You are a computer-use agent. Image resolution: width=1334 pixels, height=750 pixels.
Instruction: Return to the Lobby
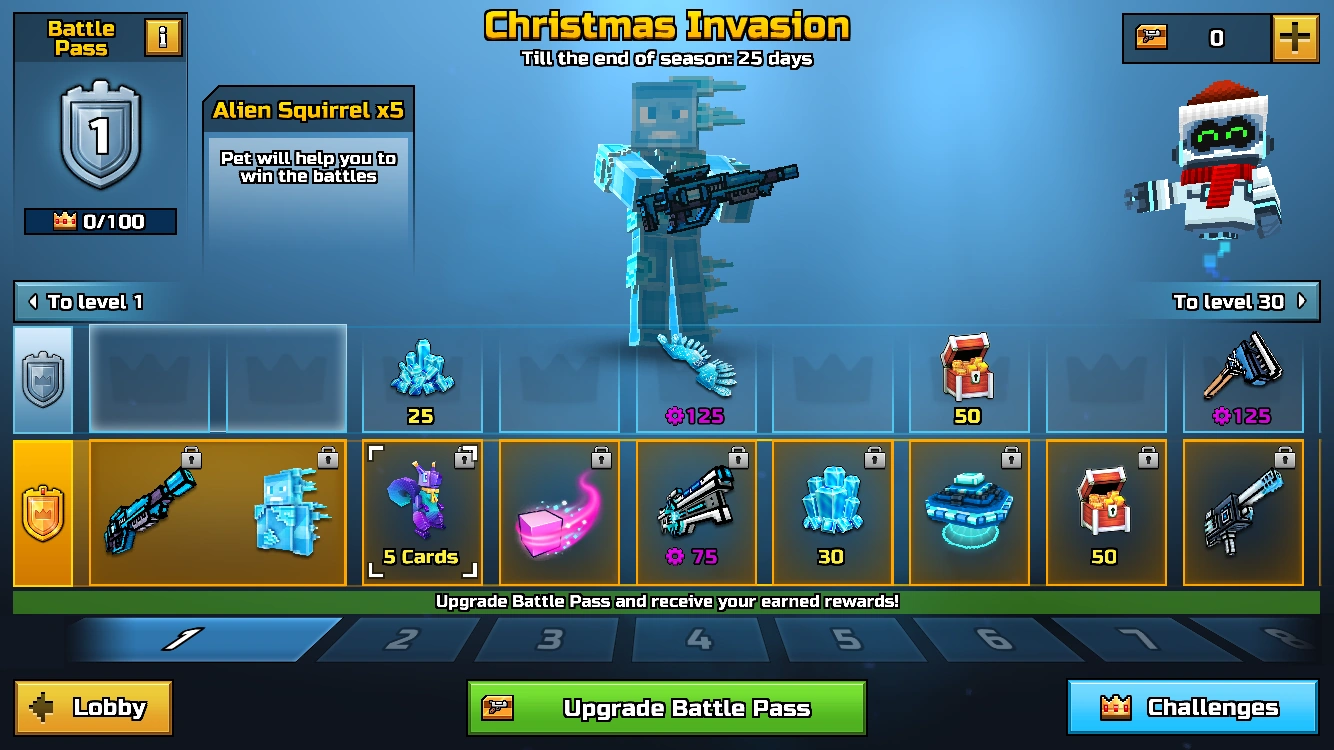(92, 707)
